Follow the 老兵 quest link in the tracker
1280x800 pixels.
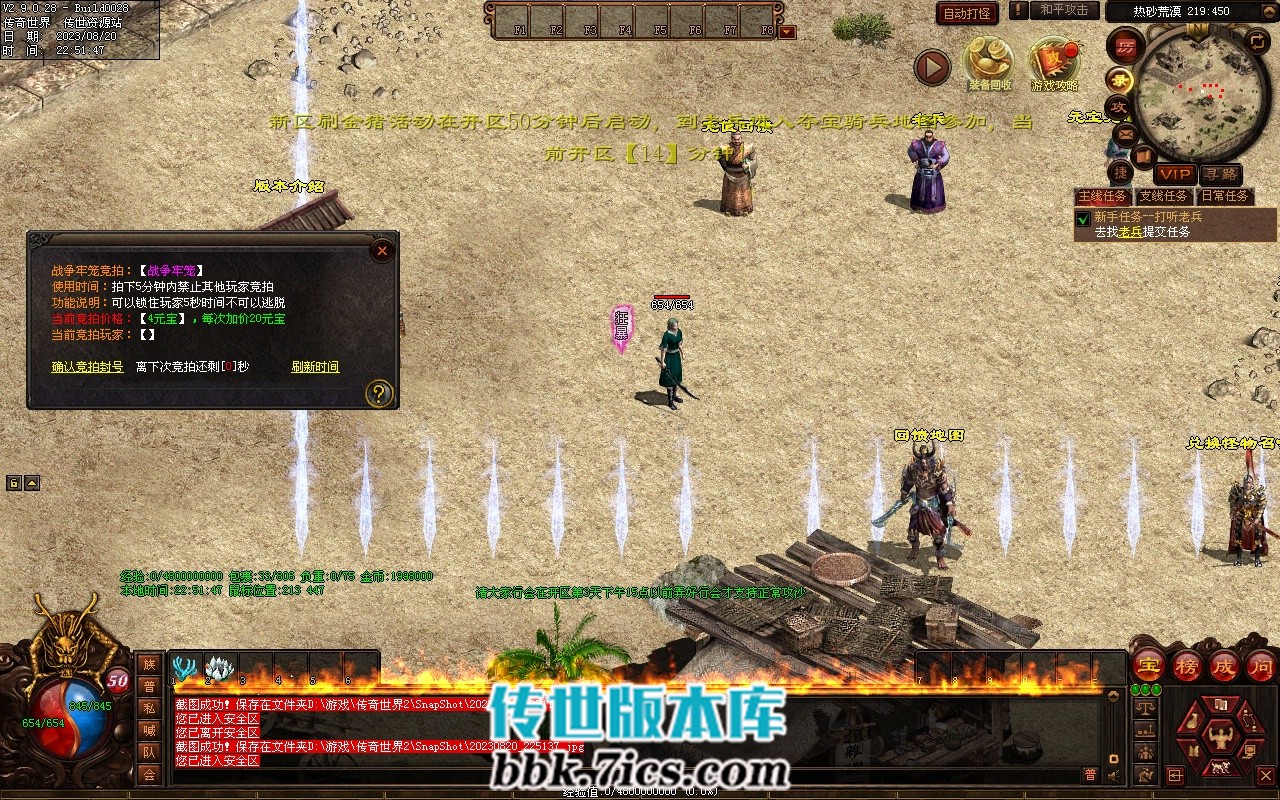tap(1130, 232)
